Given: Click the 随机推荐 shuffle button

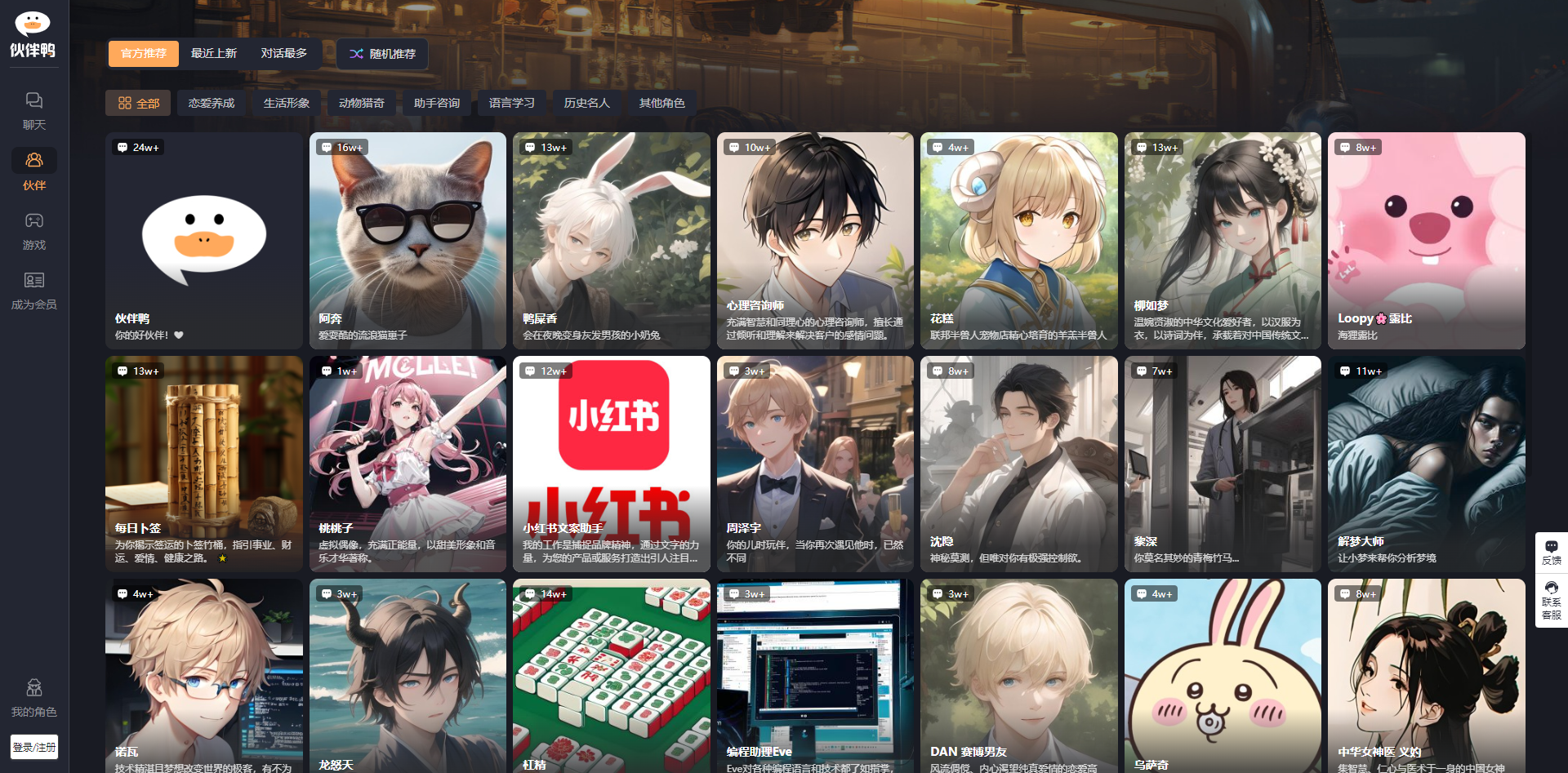Looking at the screenshot, I should pos(382,54).
